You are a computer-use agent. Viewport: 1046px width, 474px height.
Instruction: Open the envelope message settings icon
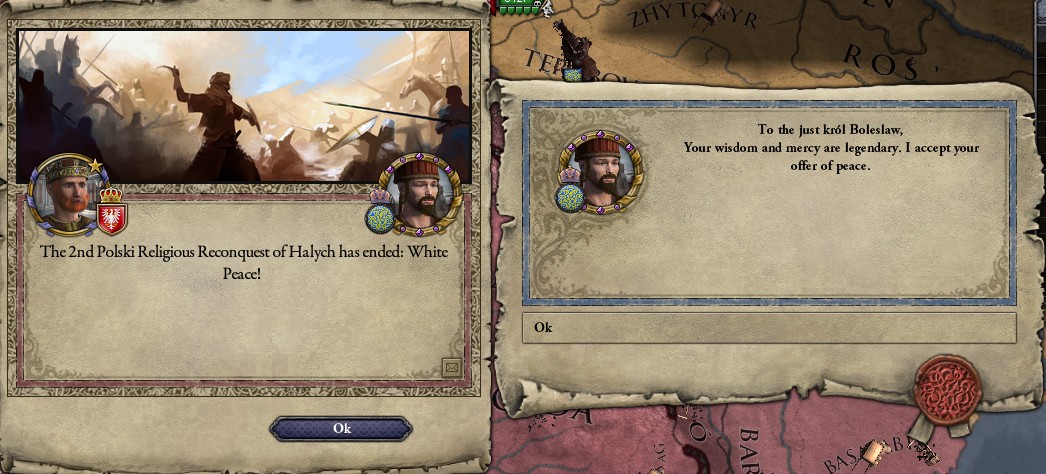pyautogui.click(x=451, y=368)
